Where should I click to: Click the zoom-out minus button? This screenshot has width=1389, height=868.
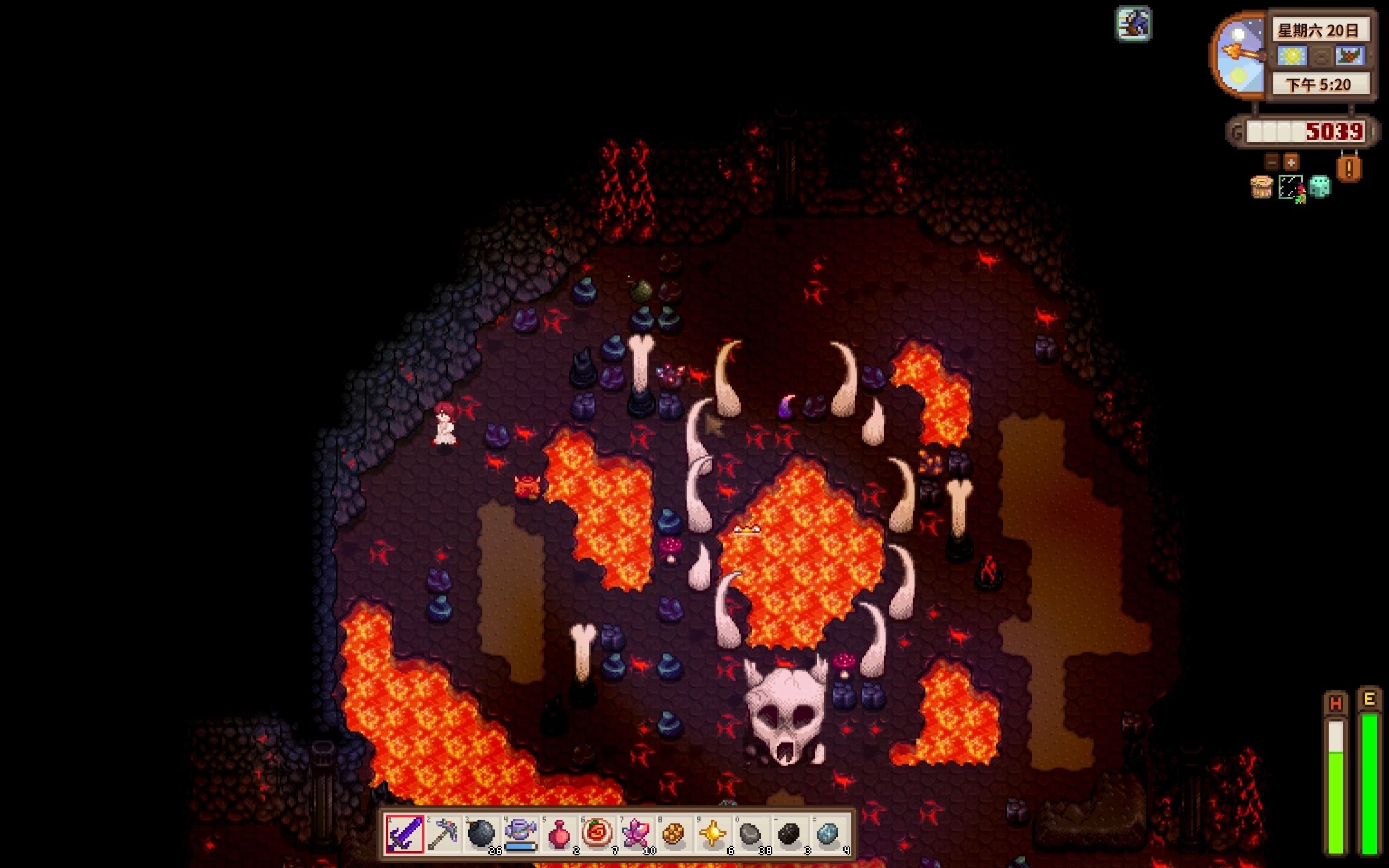(1272, 162)
